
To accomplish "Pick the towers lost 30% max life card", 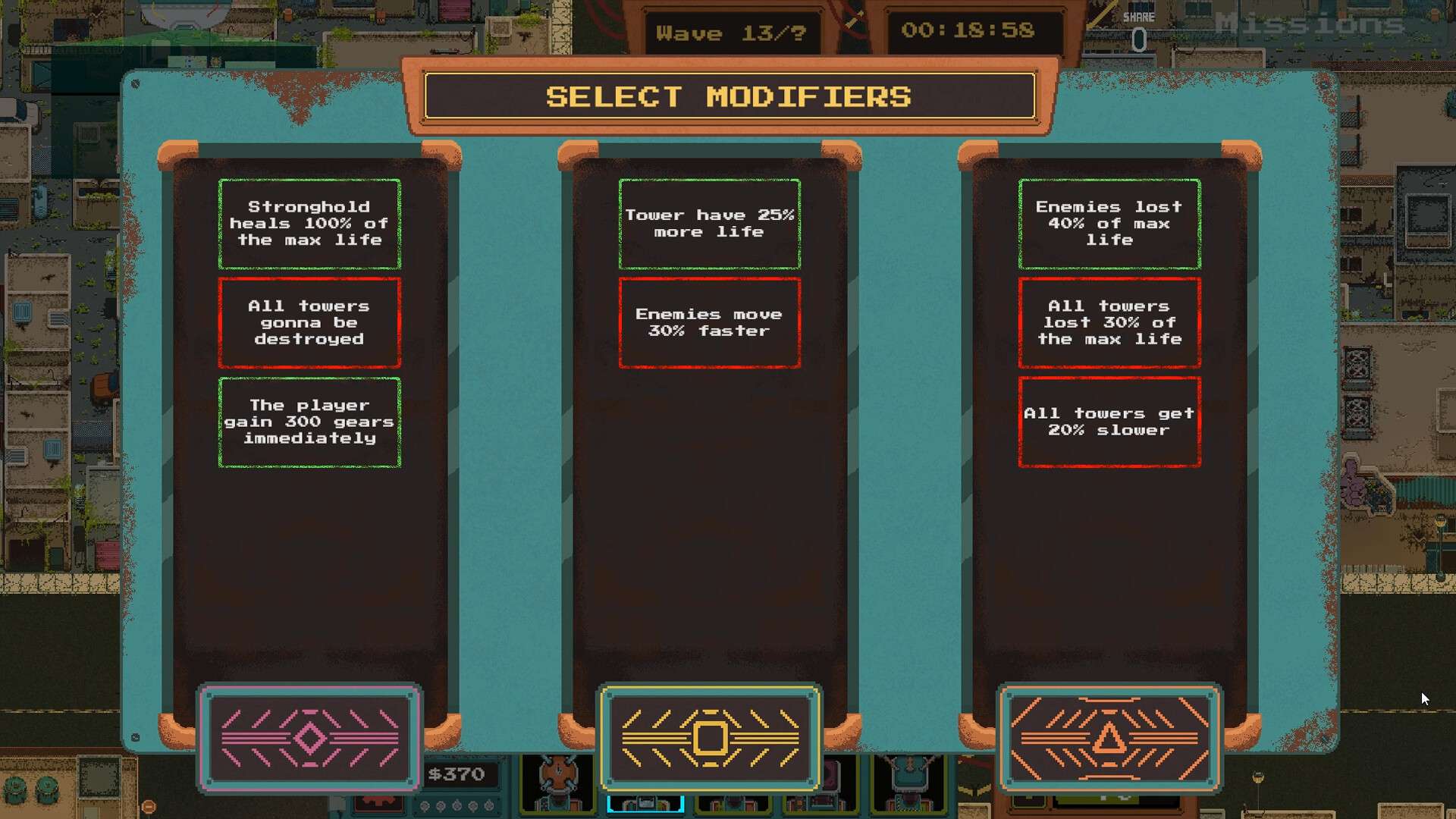I will pos(1109,323).
